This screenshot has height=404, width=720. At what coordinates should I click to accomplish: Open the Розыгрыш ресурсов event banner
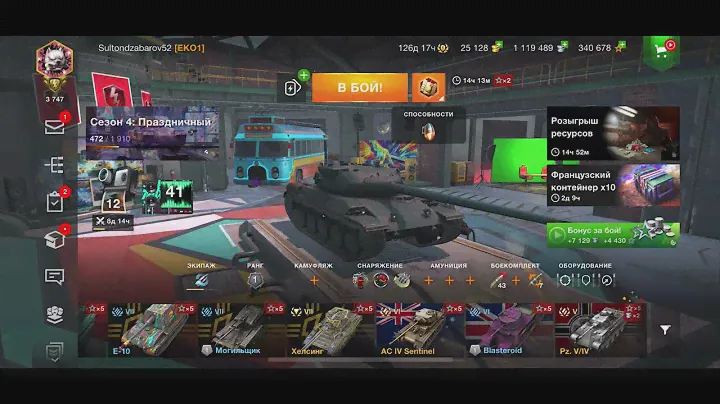point(613,133)
